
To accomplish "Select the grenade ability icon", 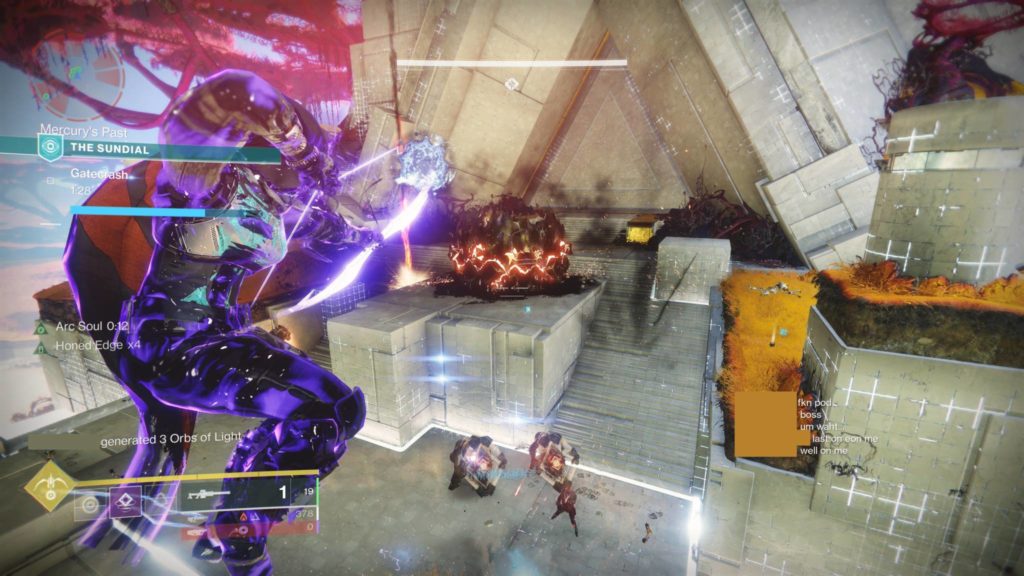I will coord(91,503).
